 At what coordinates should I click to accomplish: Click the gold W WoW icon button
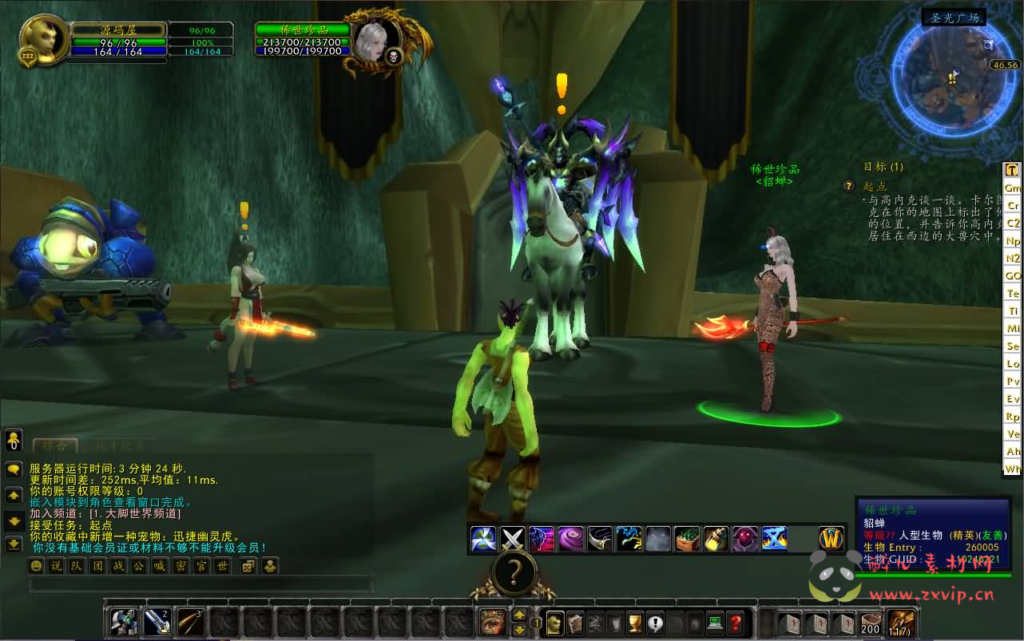tap(832, 538)
